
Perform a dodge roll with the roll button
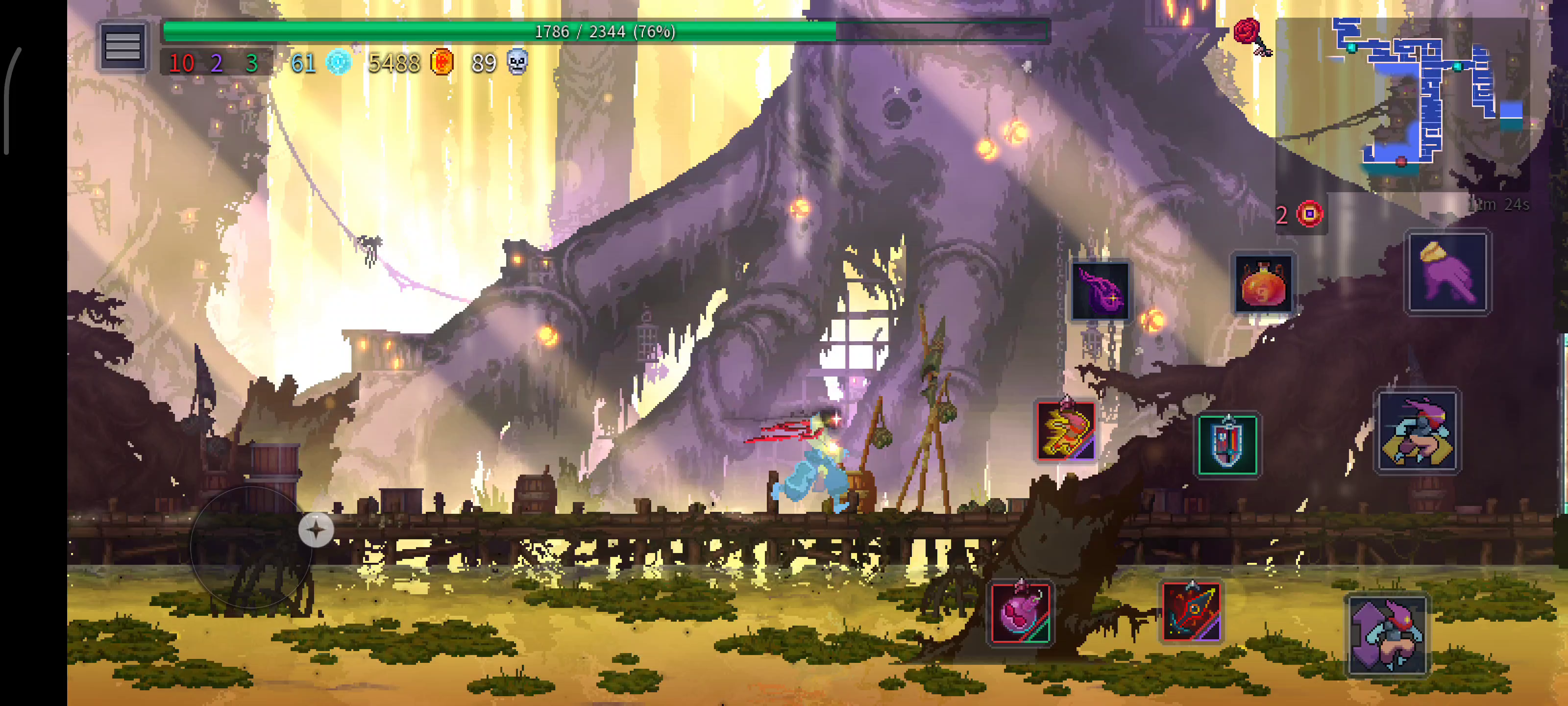1418,430
